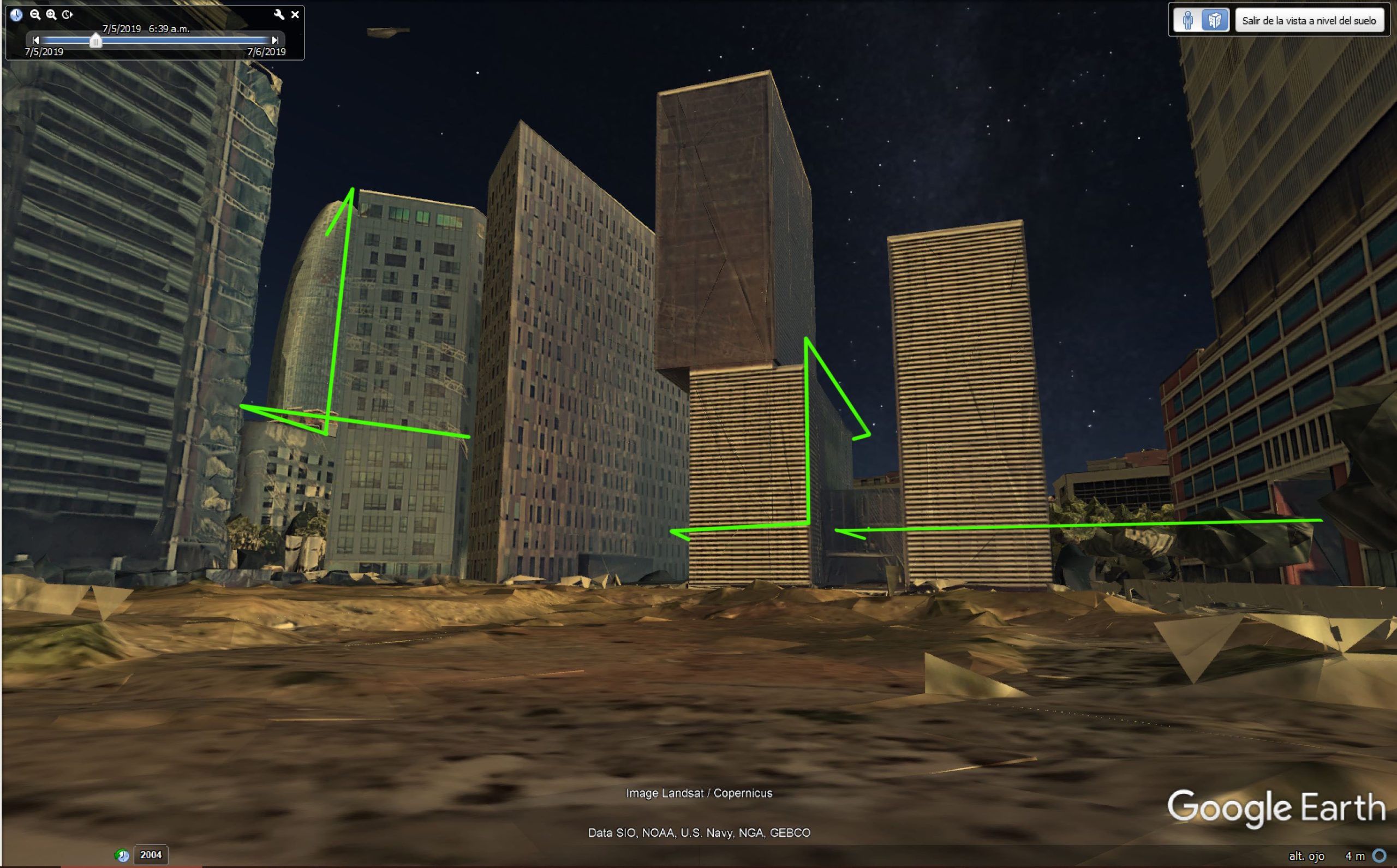The image size is (1397, 868).
Task: Open time slider settings with the wrench icon
Action: 279,15
